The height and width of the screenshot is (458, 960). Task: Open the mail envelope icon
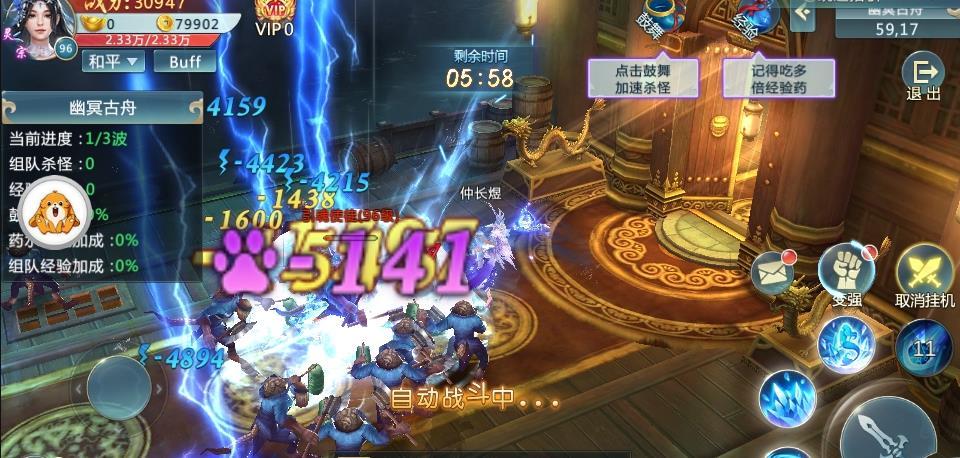pyautogui.click(x=773, y=270)
